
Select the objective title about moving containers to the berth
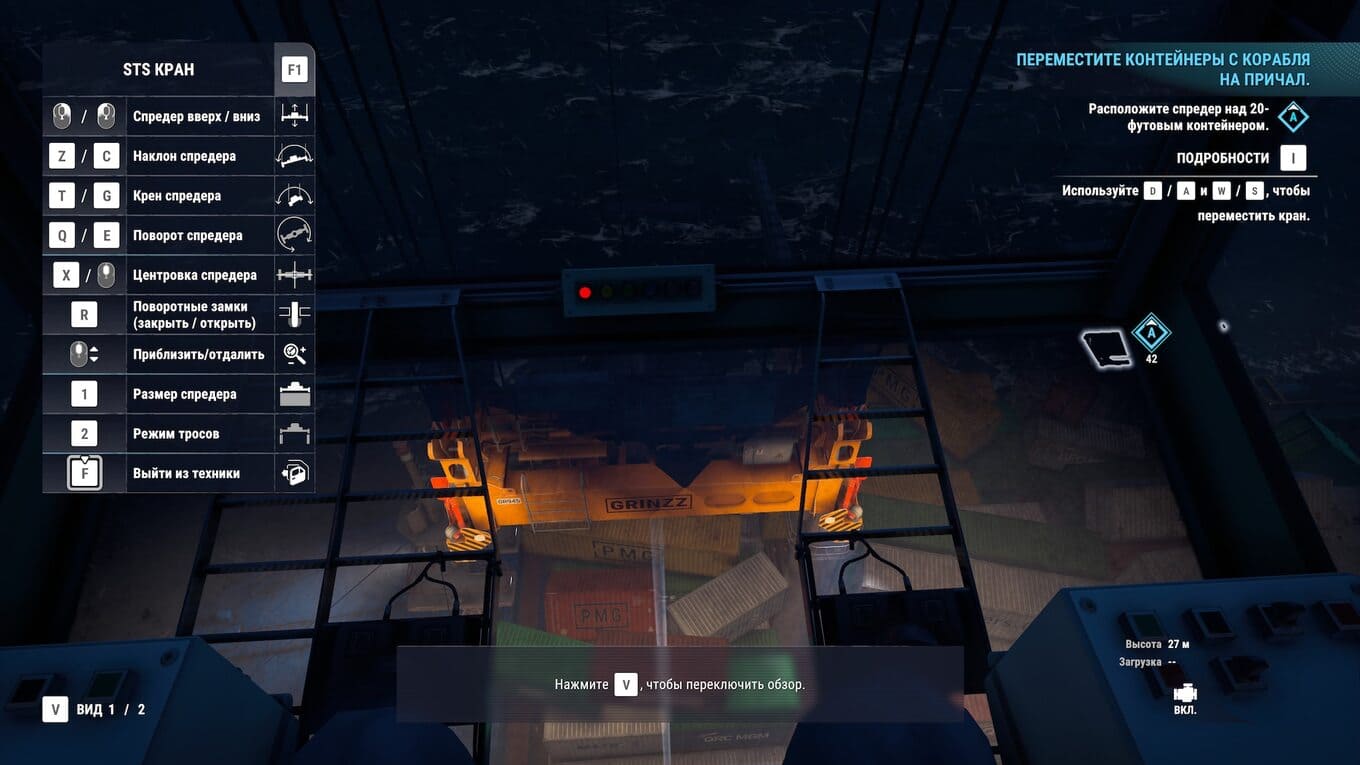pos(1163,69)
